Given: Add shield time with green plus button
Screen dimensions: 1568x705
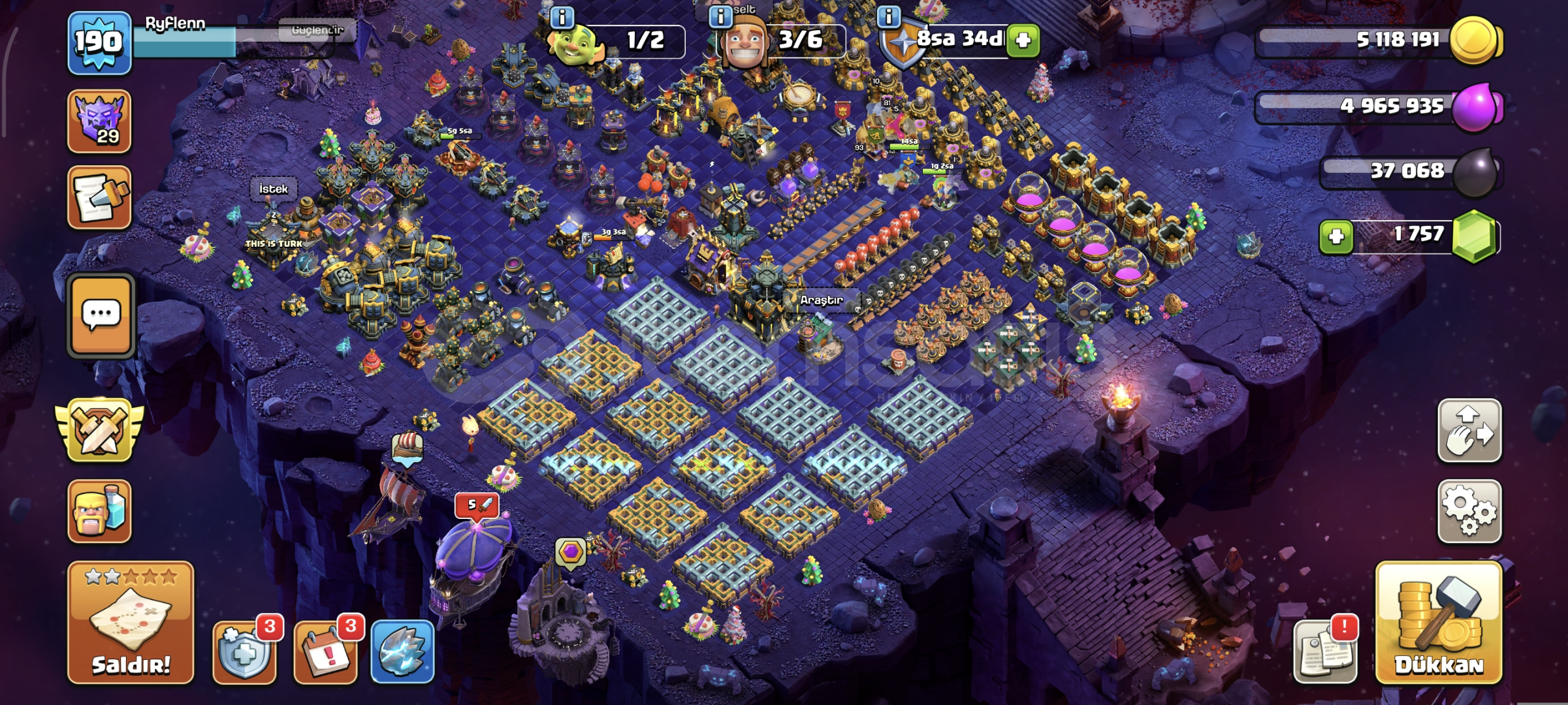Looking at the screenshot, I should click(1023, 40).
